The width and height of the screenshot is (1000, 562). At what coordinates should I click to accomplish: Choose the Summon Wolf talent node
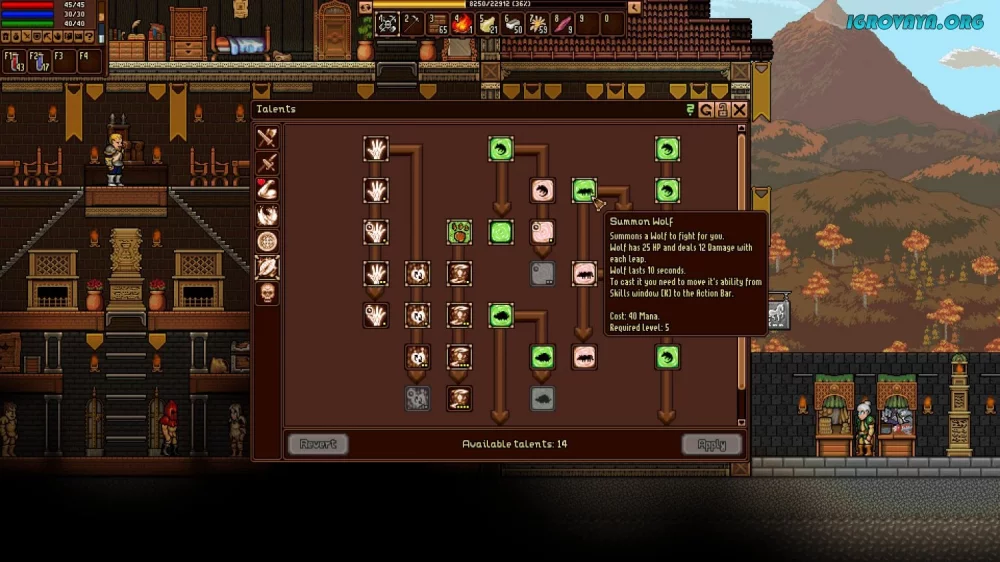pyautogui.click(x=584, y=190)
